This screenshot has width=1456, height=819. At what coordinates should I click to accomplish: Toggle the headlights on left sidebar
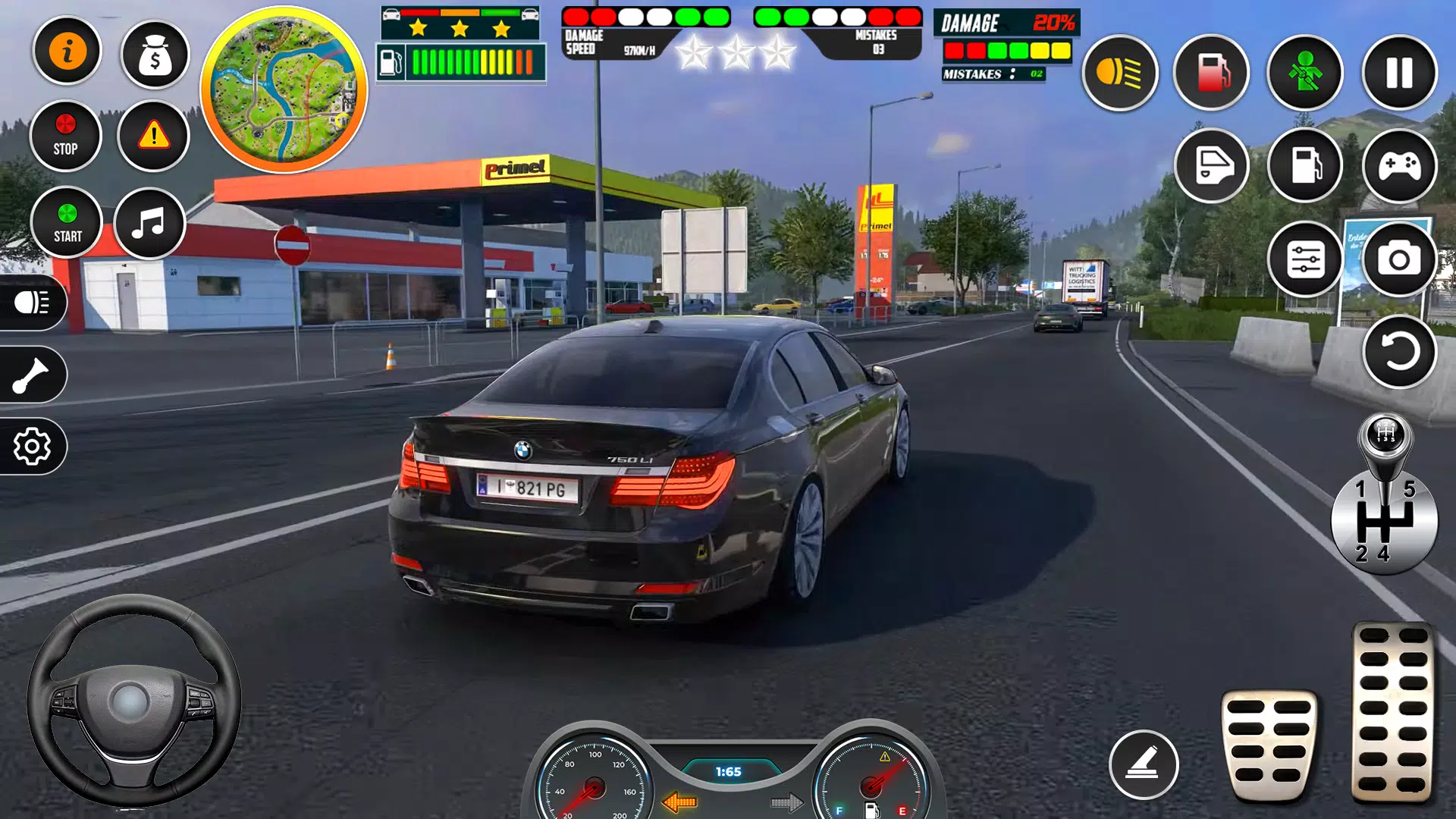pos(30,302)
